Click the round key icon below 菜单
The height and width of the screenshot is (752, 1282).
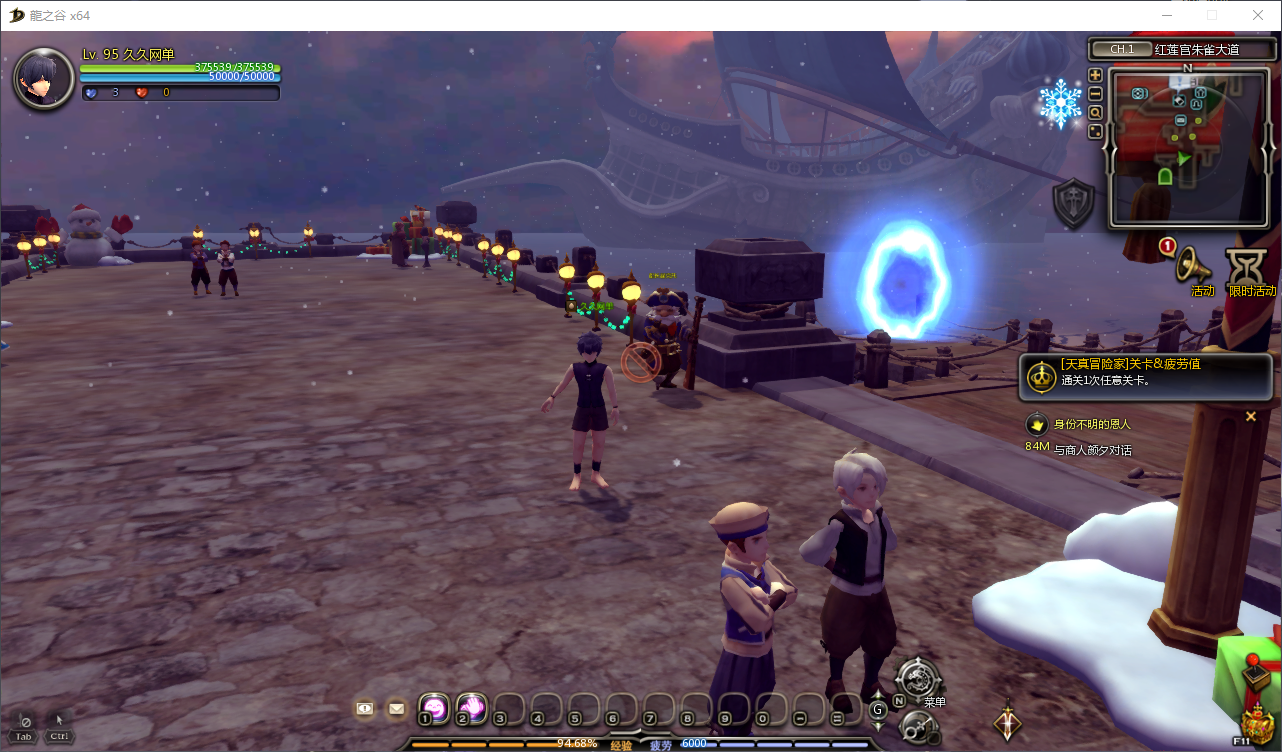click(917, 728)
